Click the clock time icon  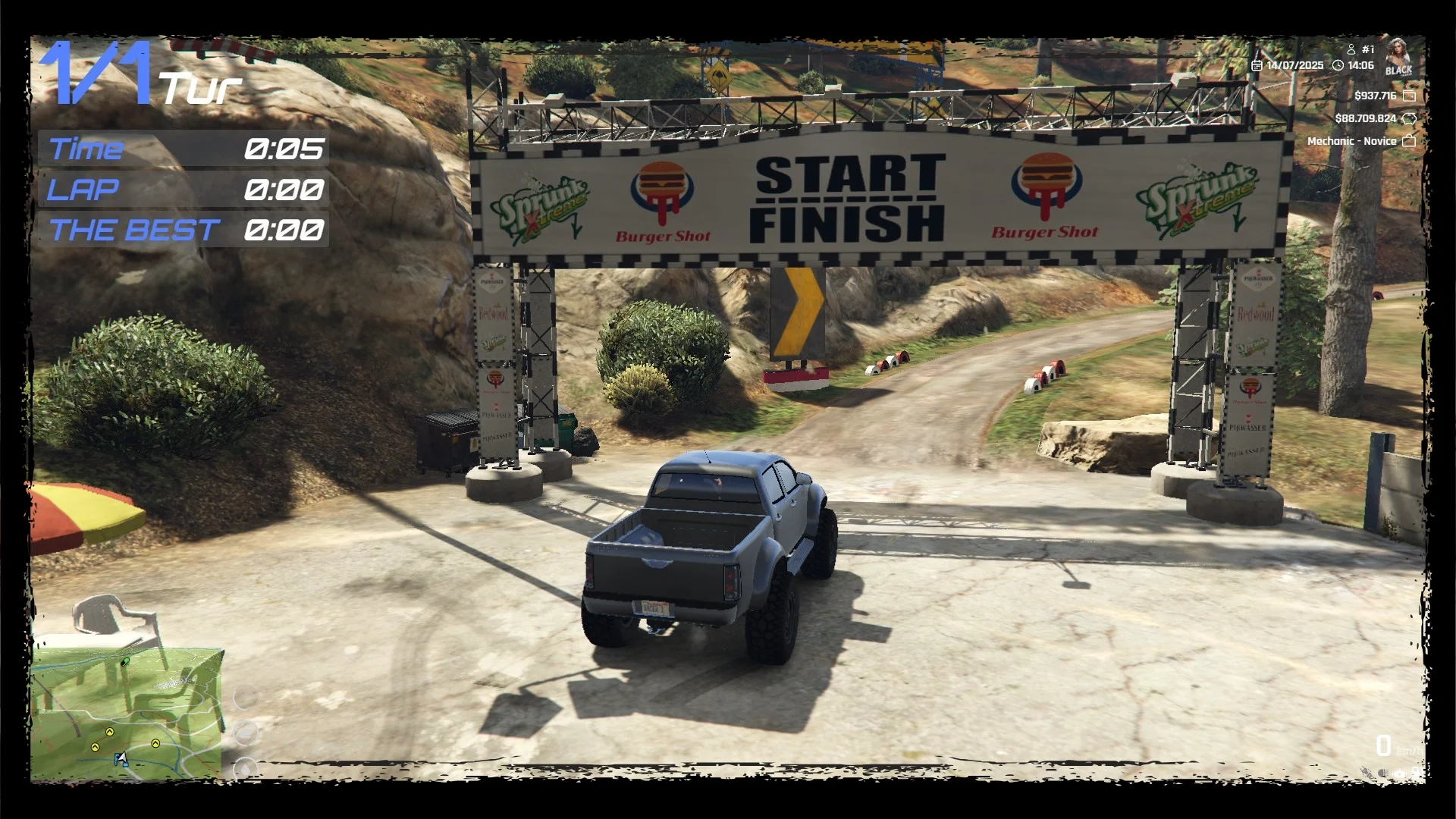click(1338, 66)
